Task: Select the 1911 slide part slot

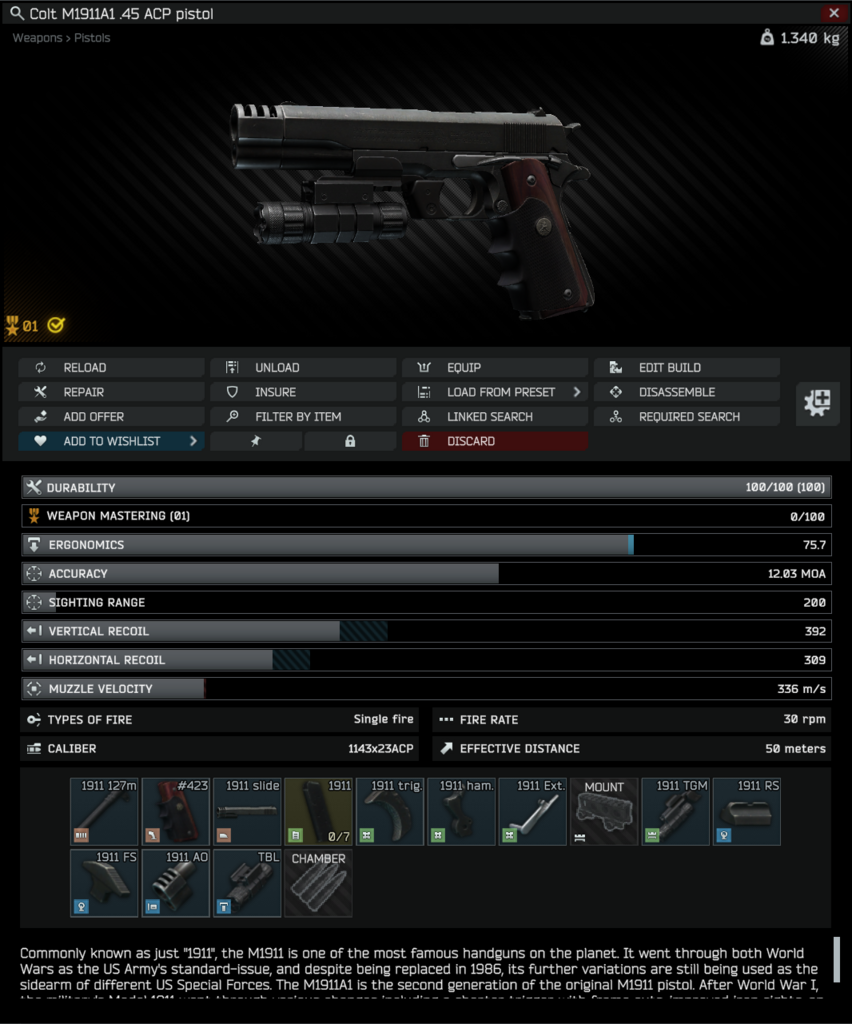Action: tap(247, 811)
